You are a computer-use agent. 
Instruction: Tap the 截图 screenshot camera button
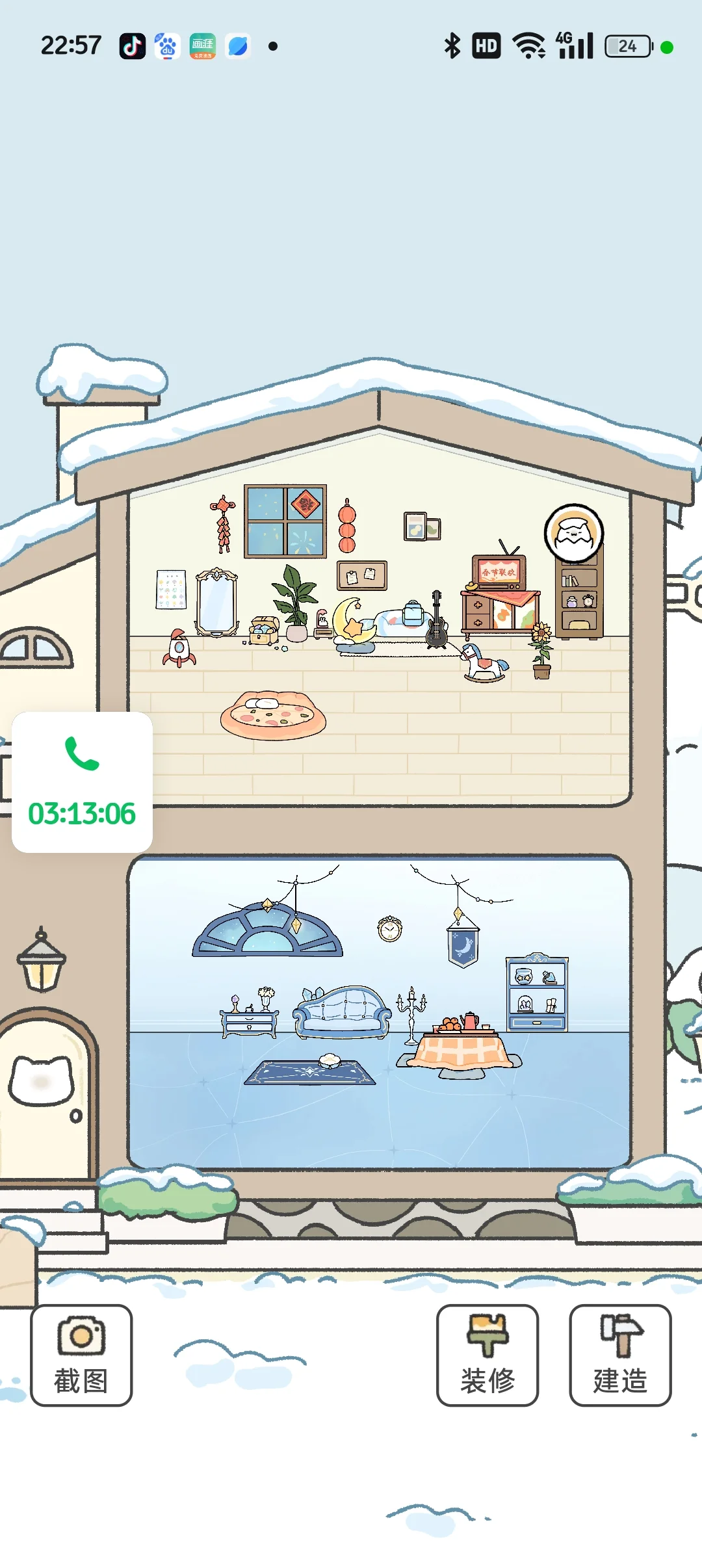81,1355
